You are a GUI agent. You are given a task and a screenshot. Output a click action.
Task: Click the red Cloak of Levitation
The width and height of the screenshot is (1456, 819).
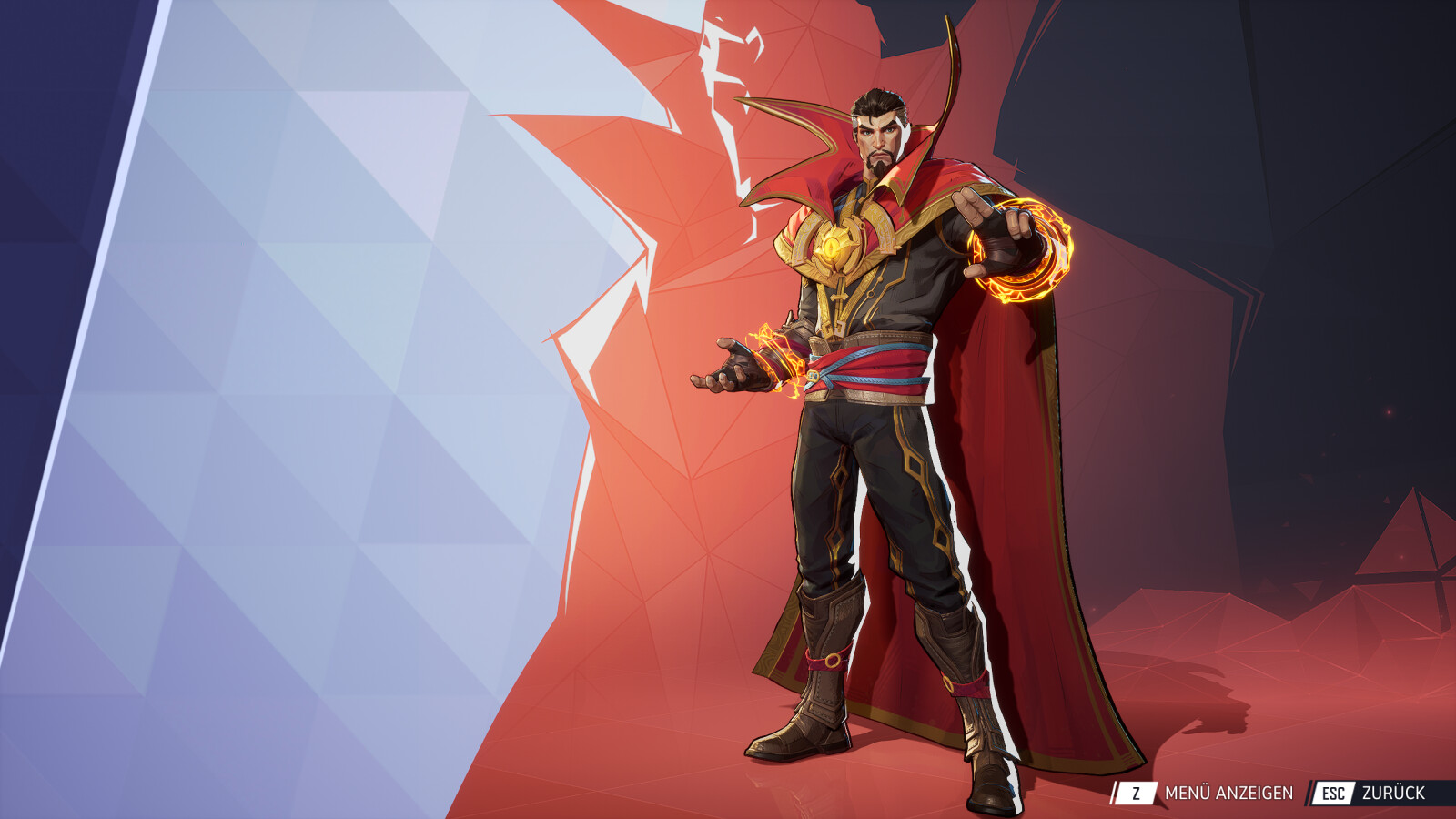click(1028, 455)
